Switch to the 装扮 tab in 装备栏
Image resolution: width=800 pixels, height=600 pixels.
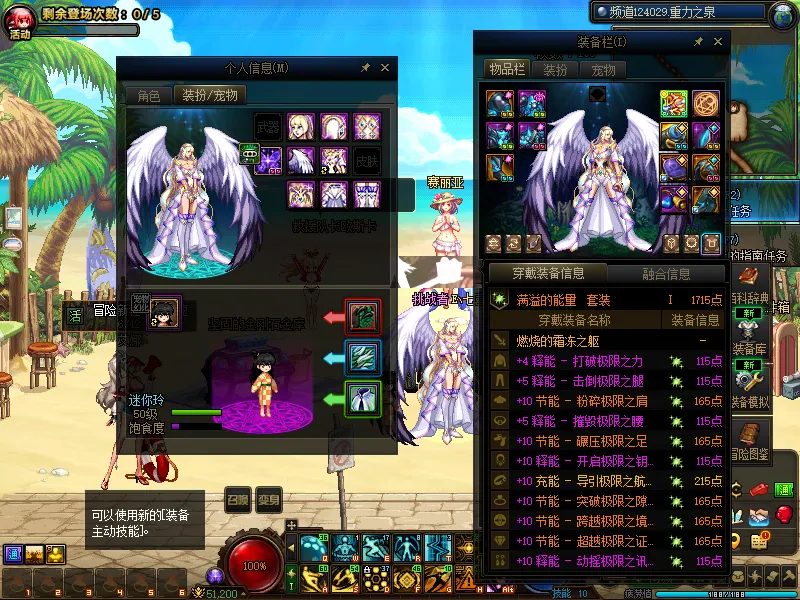click(x=555, y=70)
